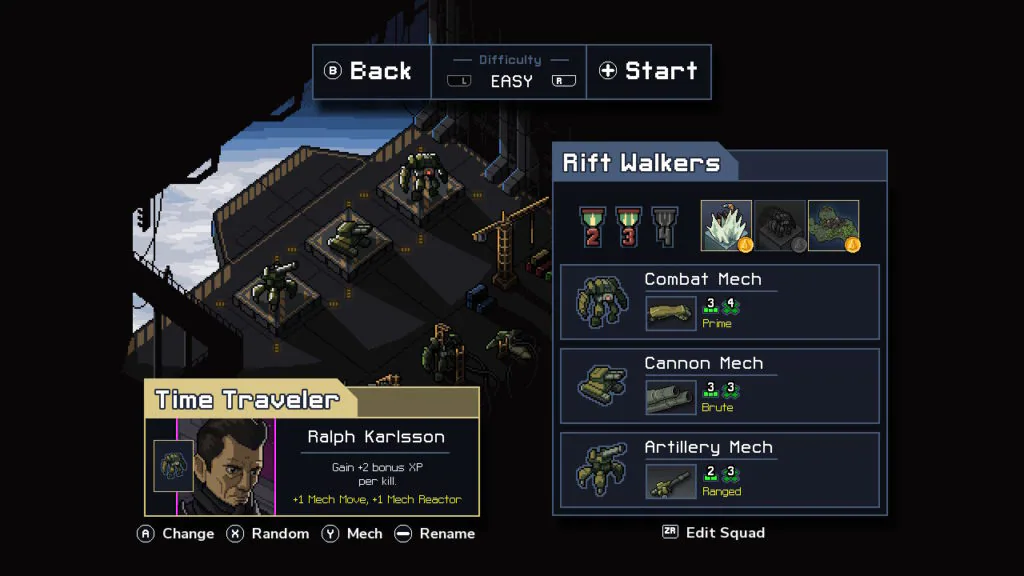
Task: Open the green island achievement icon
Action: click(834, 226)
